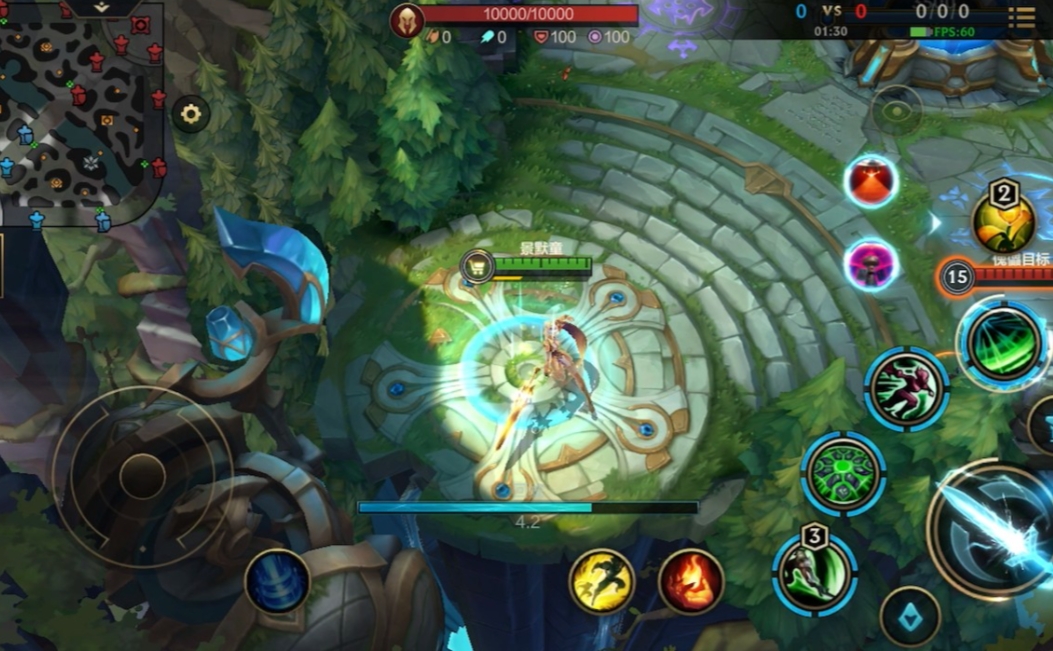The image size is (1053, 651).
Task: Collapse the minimap with the arrow tab
Action: click(x=103, y=7)
